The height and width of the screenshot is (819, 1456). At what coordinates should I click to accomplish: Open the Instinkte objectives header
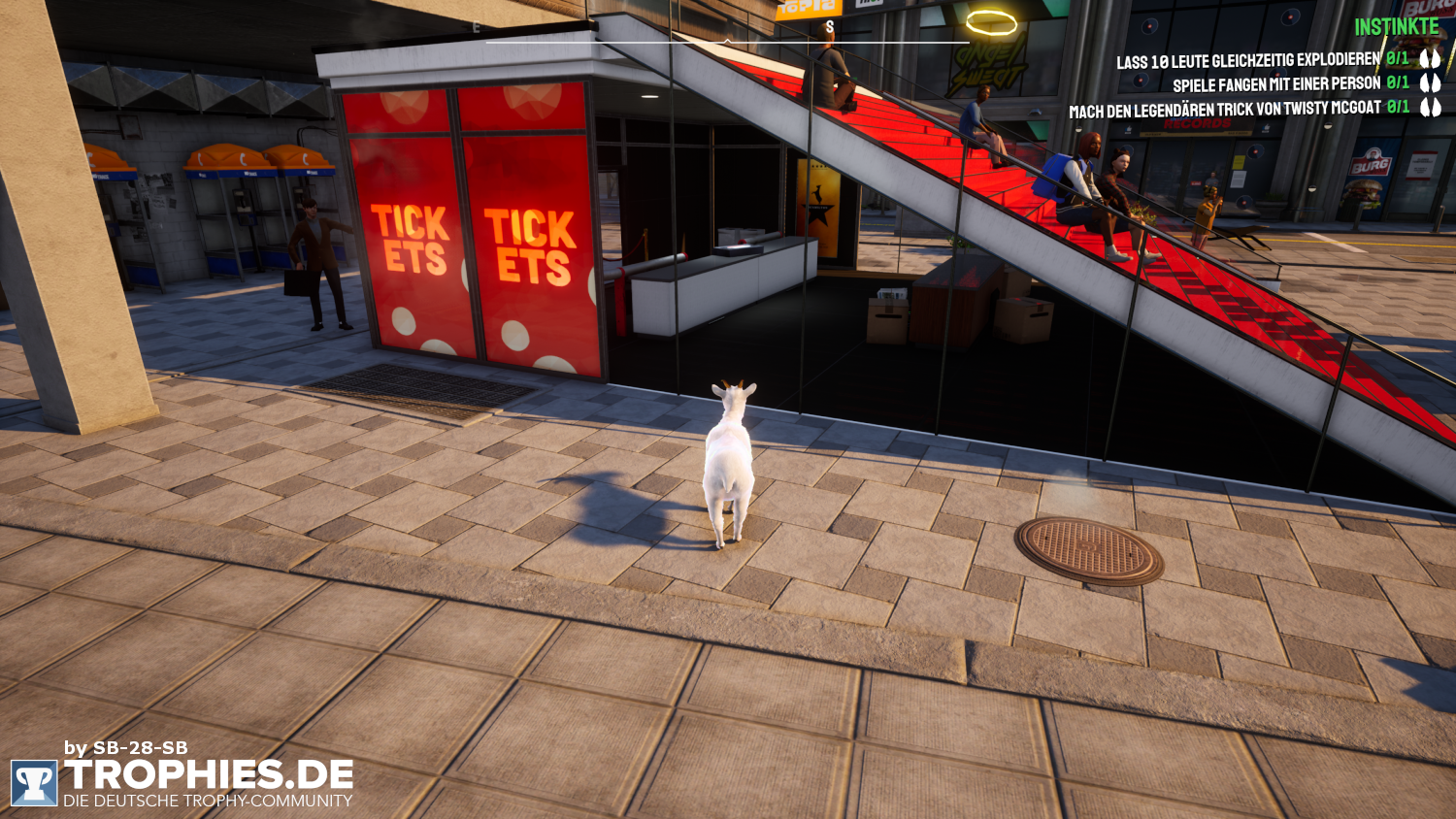tap(1396, 27)
